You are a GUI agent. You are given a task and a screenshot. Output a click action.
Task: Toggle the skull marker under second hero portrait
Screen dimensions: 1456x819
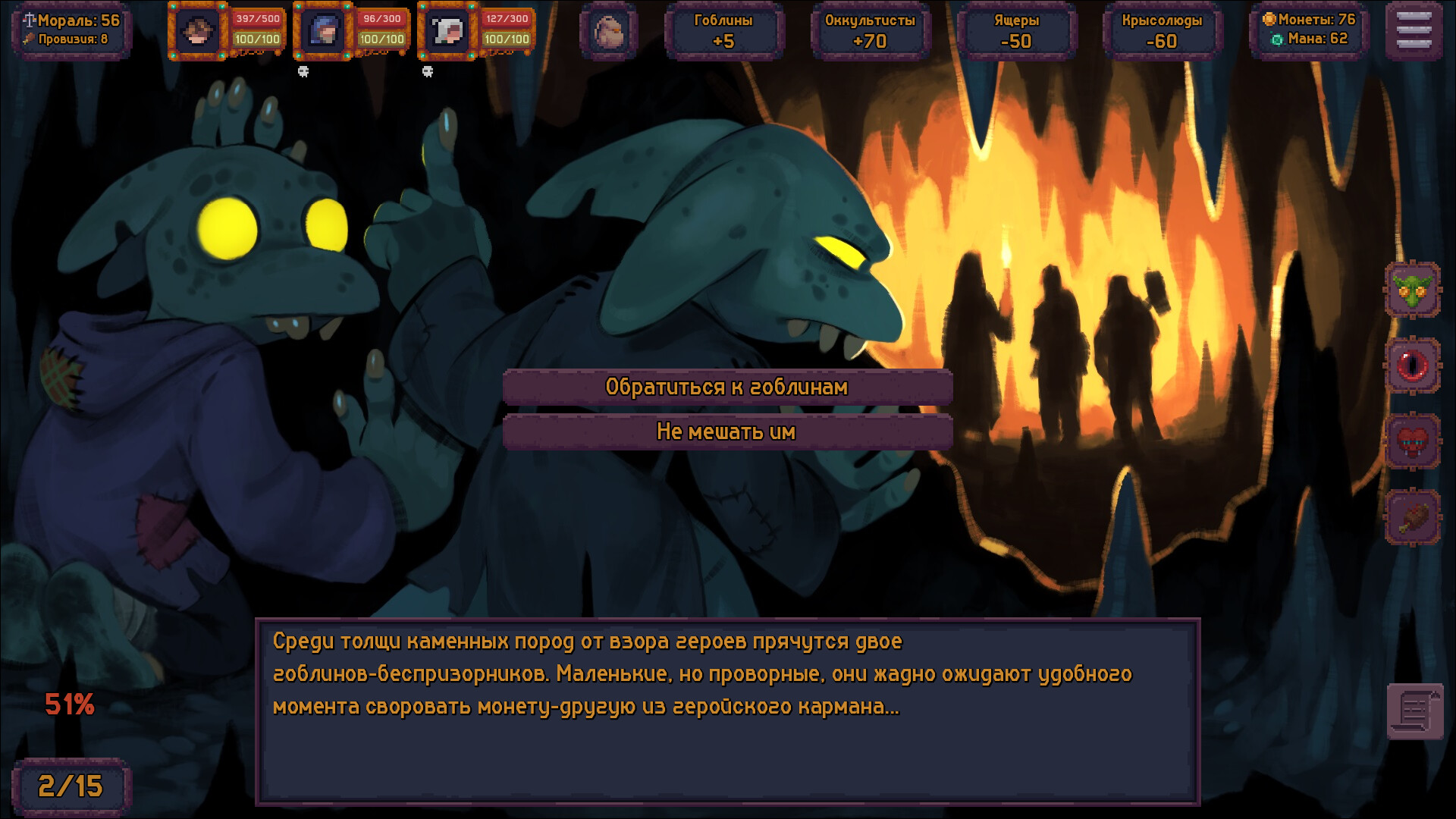point(303,71)
